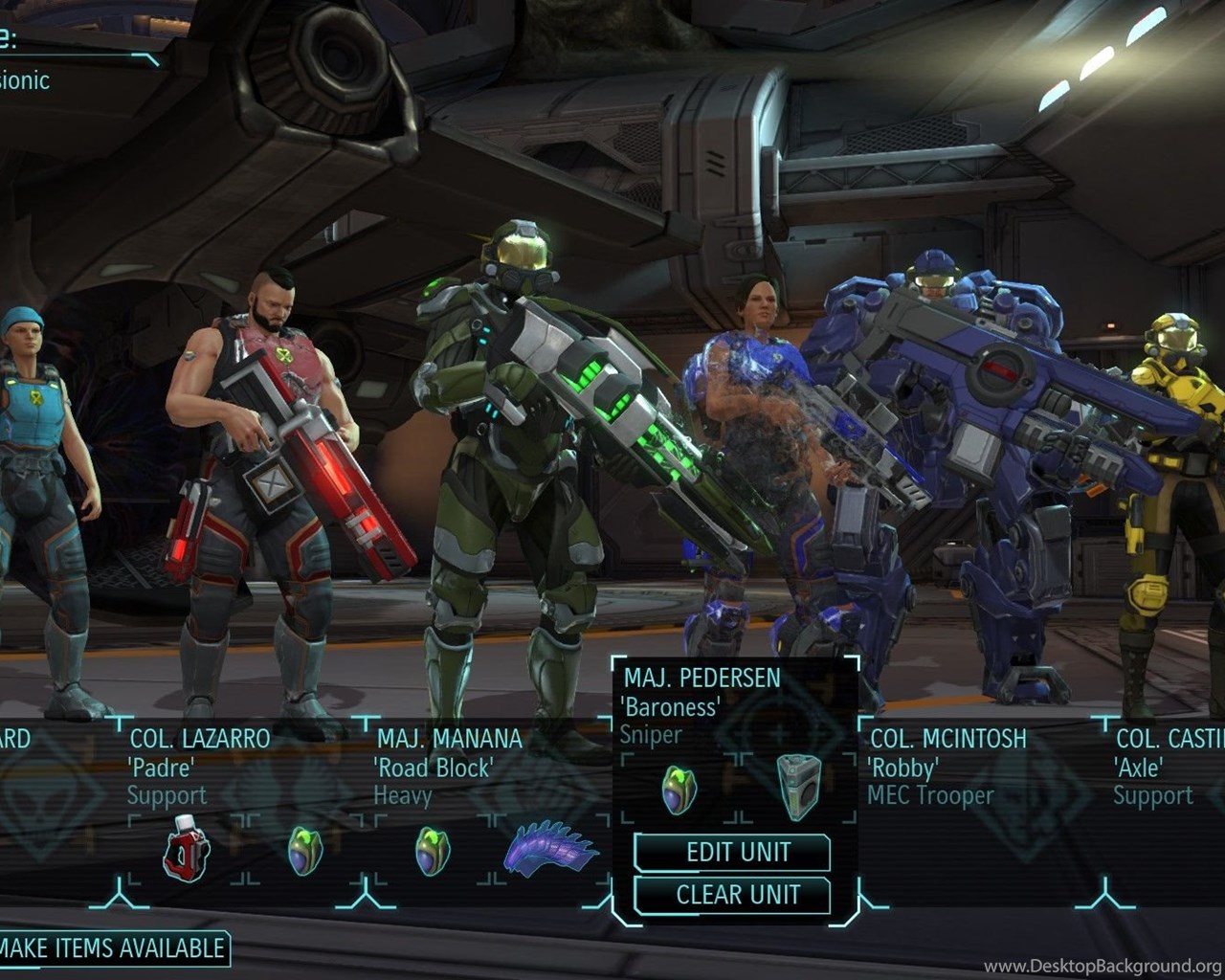
Task: Select Lazarro's green mind shield icon
Action: coord(305,849)
